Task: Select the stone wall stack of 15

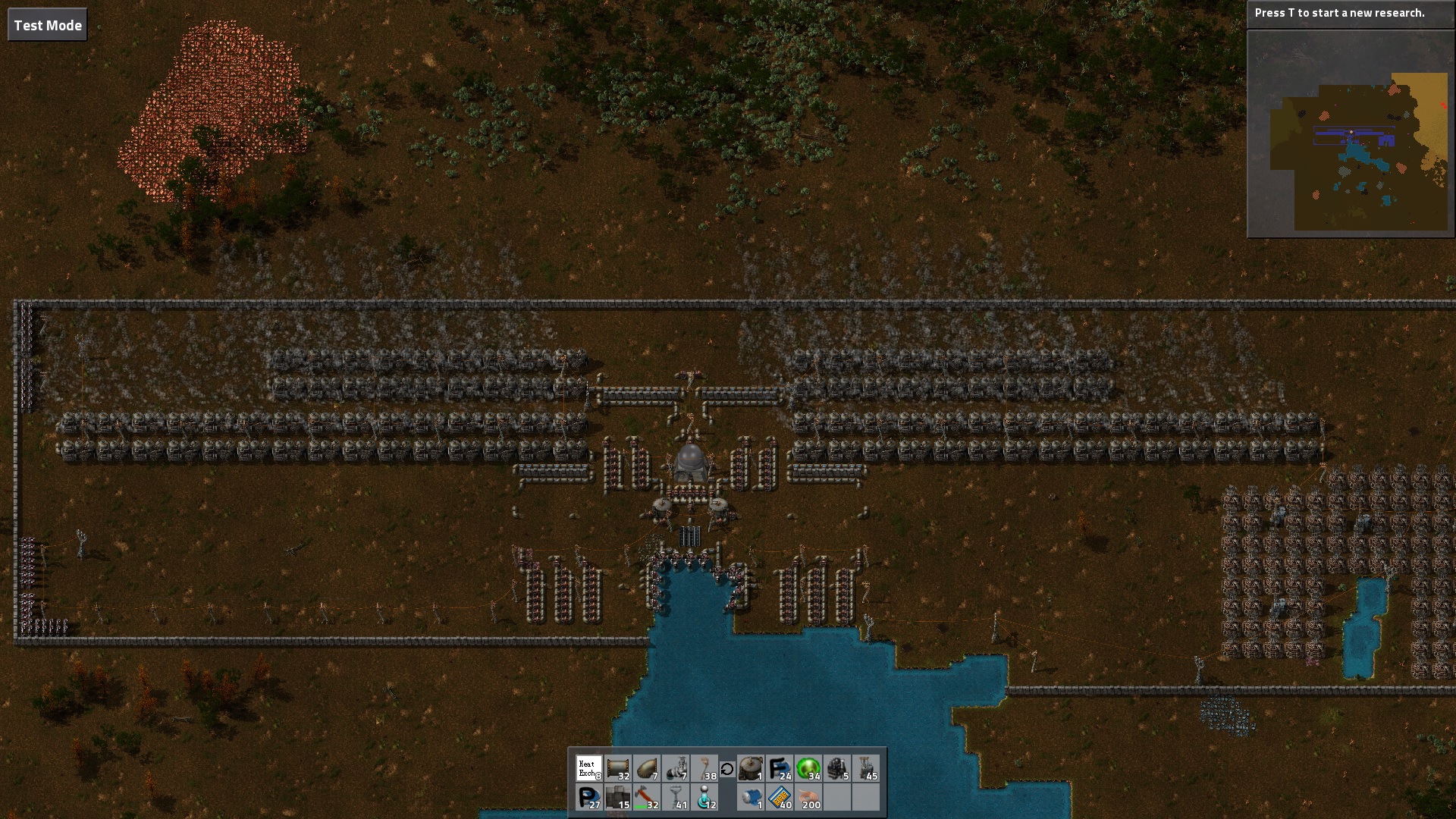Action: click(618, 798)
